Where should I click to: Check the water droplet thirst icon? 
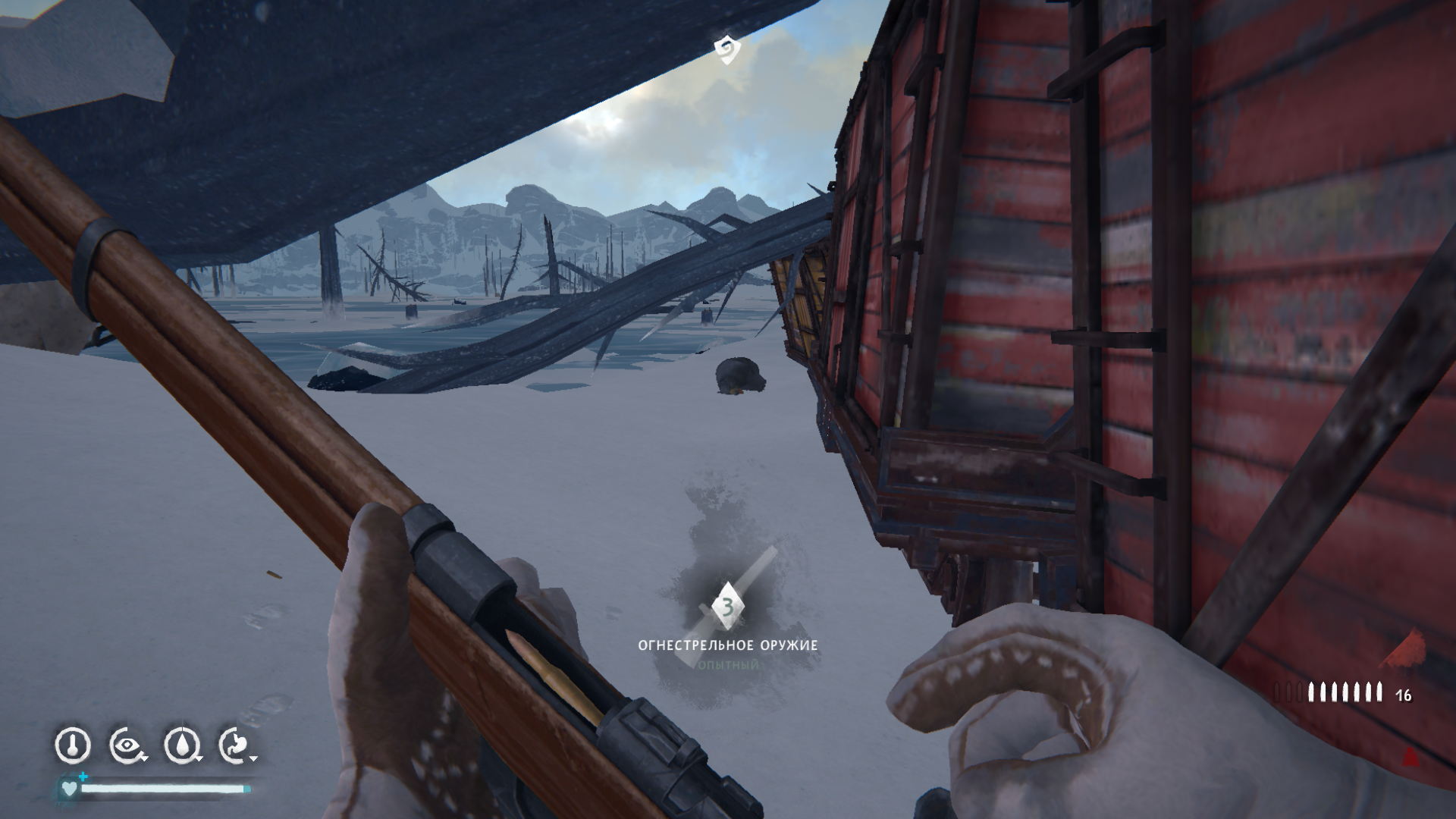click(181, 745)
